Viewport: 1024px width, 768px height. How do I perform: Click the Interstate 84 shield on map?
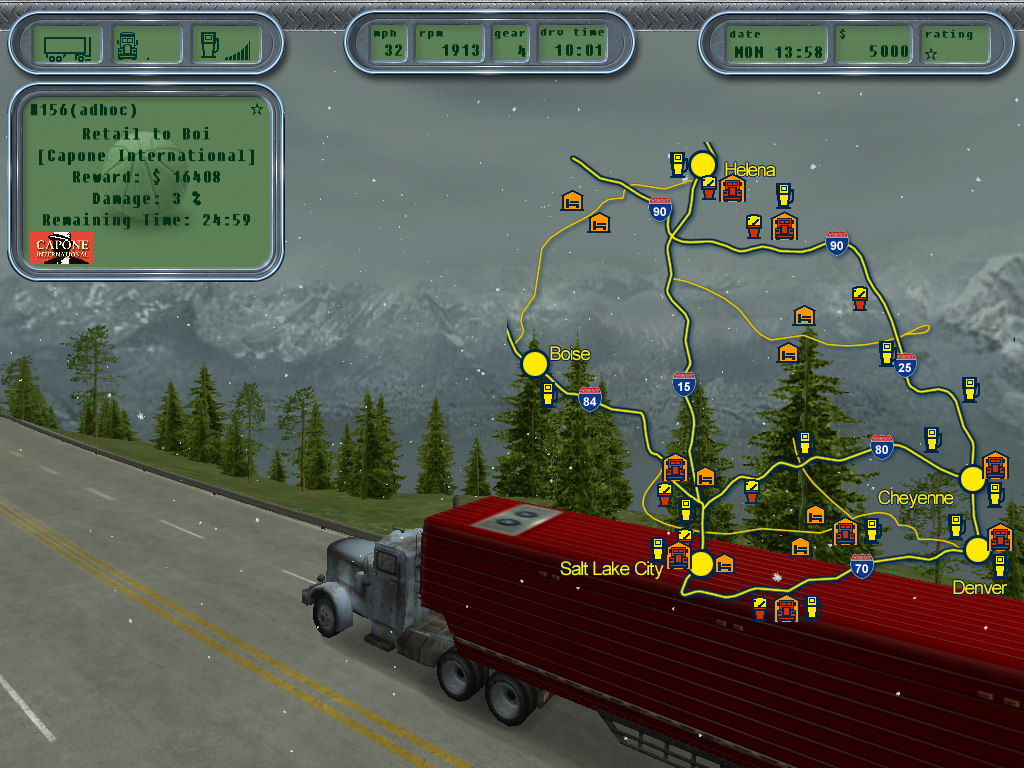coord(590,399)
